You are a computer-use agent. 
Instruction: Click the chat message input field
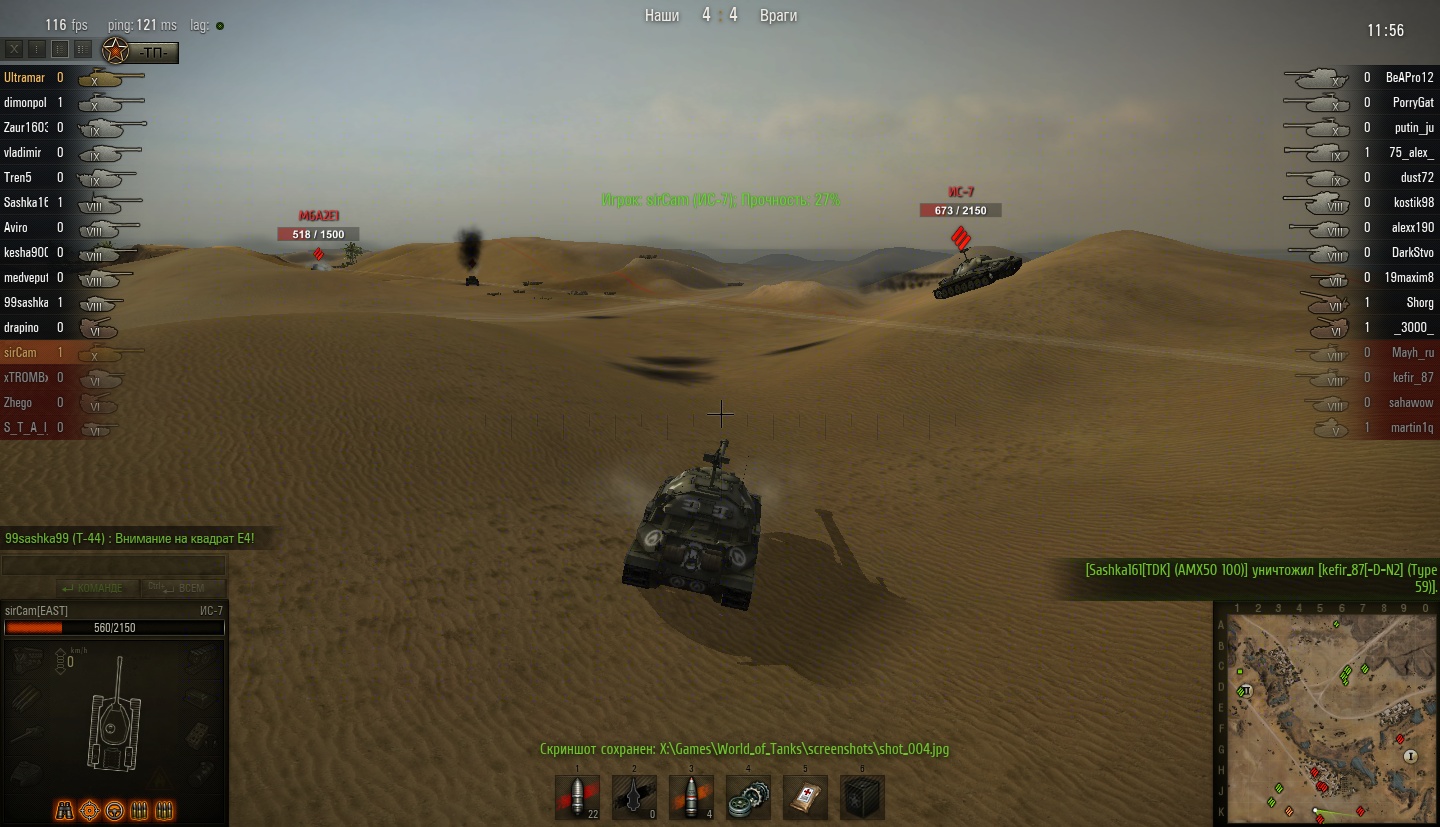click(114, 566)
